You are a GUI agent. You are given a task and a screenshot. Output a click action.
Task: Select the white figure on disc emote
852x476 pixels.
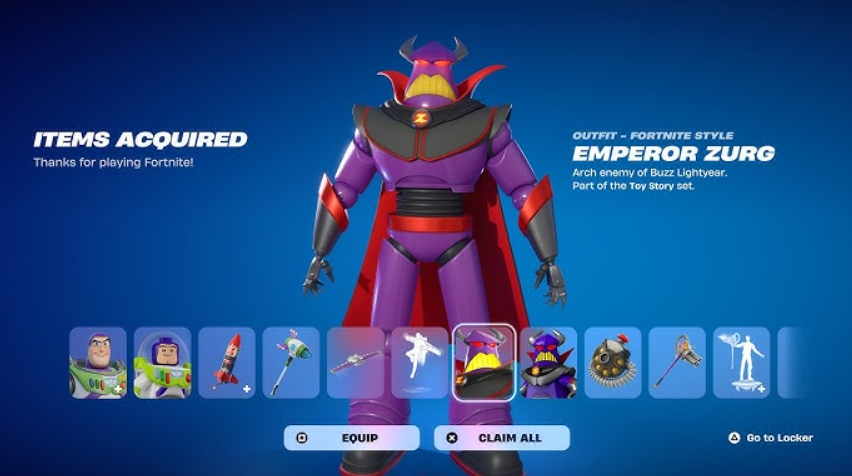coord(741,363)
